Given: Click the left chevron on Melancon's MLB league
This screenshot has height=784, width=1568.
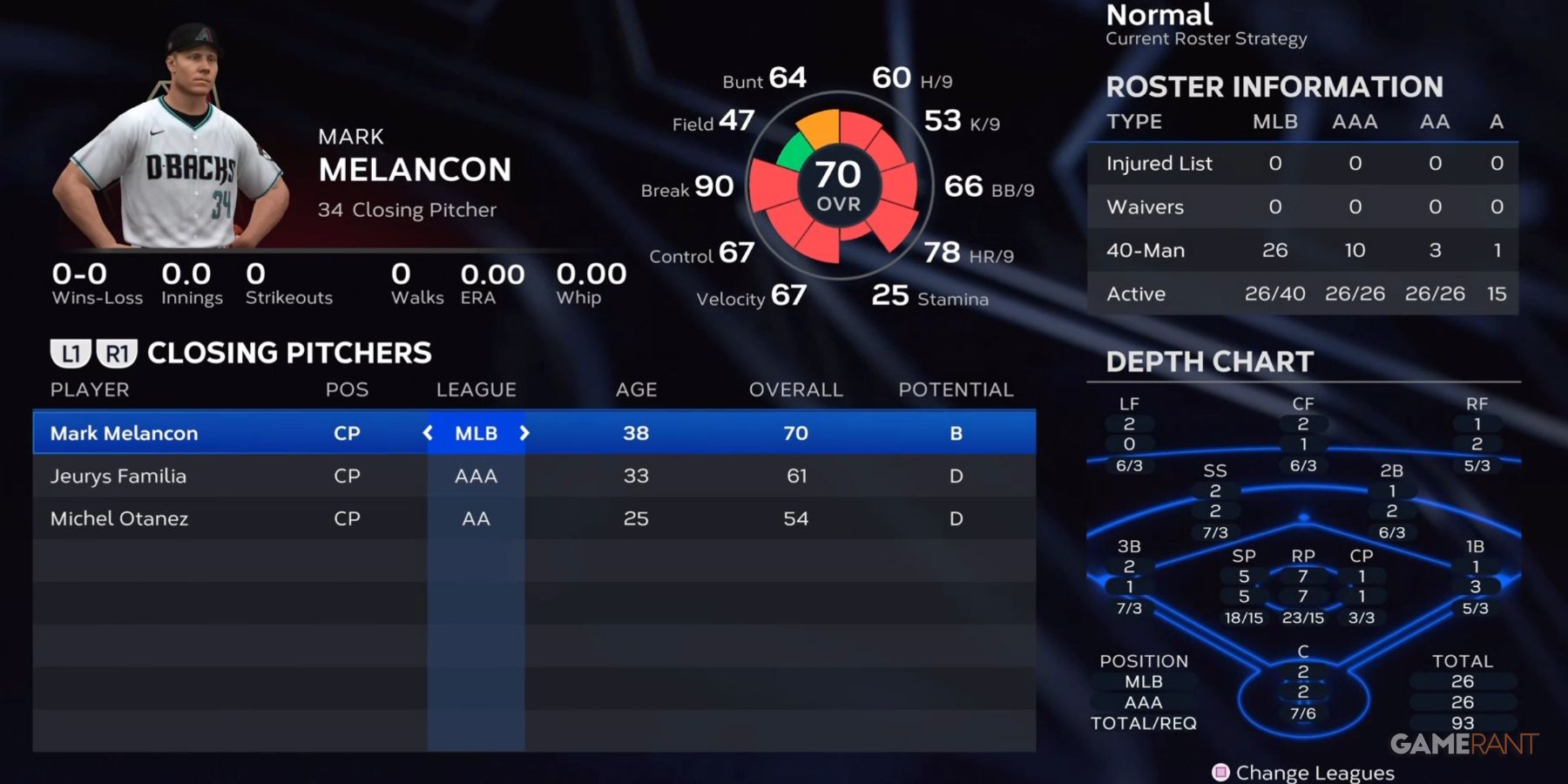Looking at the screenshot, I should [x=428, y=433].
